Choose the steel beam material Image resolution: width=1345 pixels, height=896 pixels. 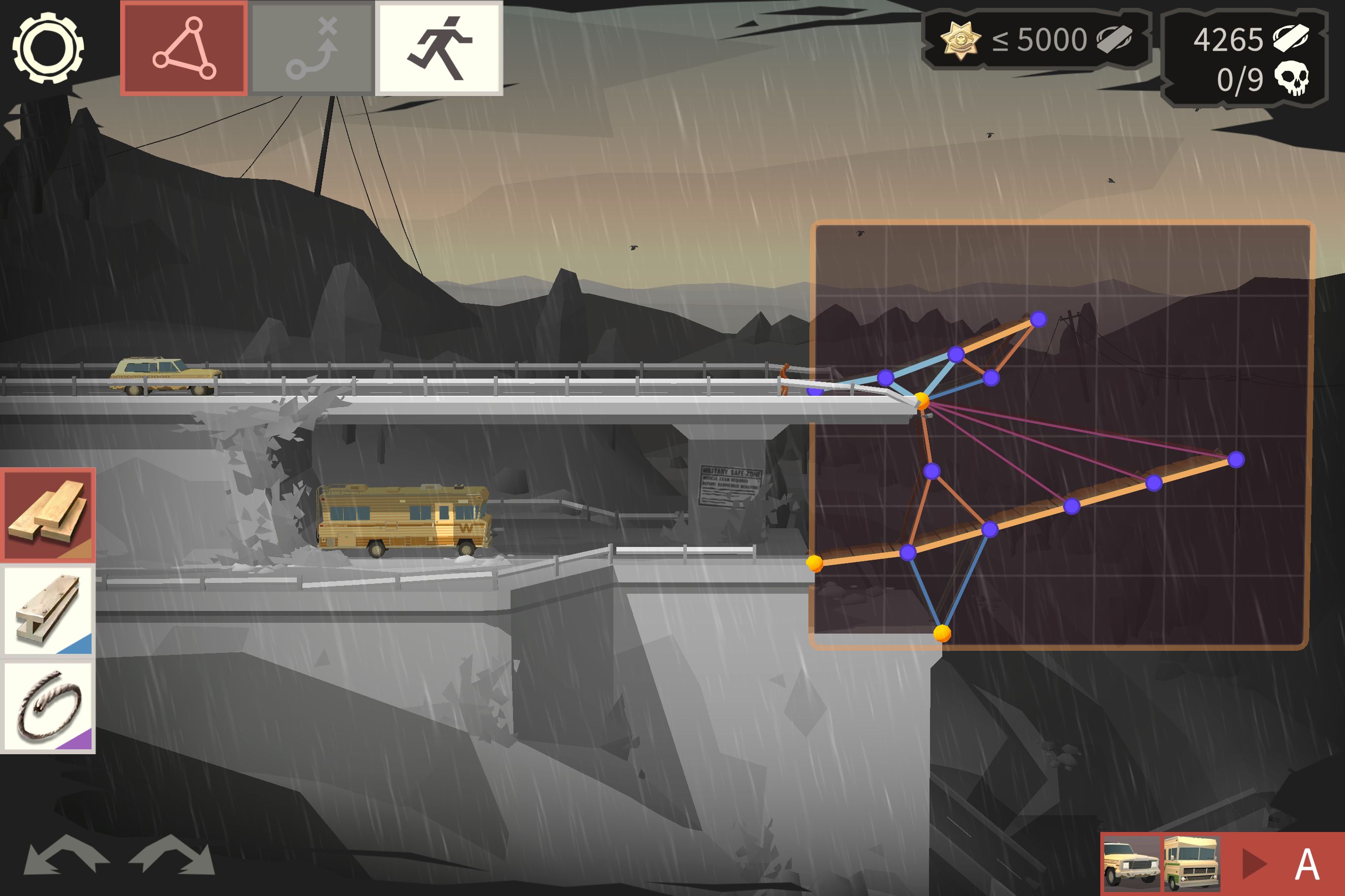49,610
